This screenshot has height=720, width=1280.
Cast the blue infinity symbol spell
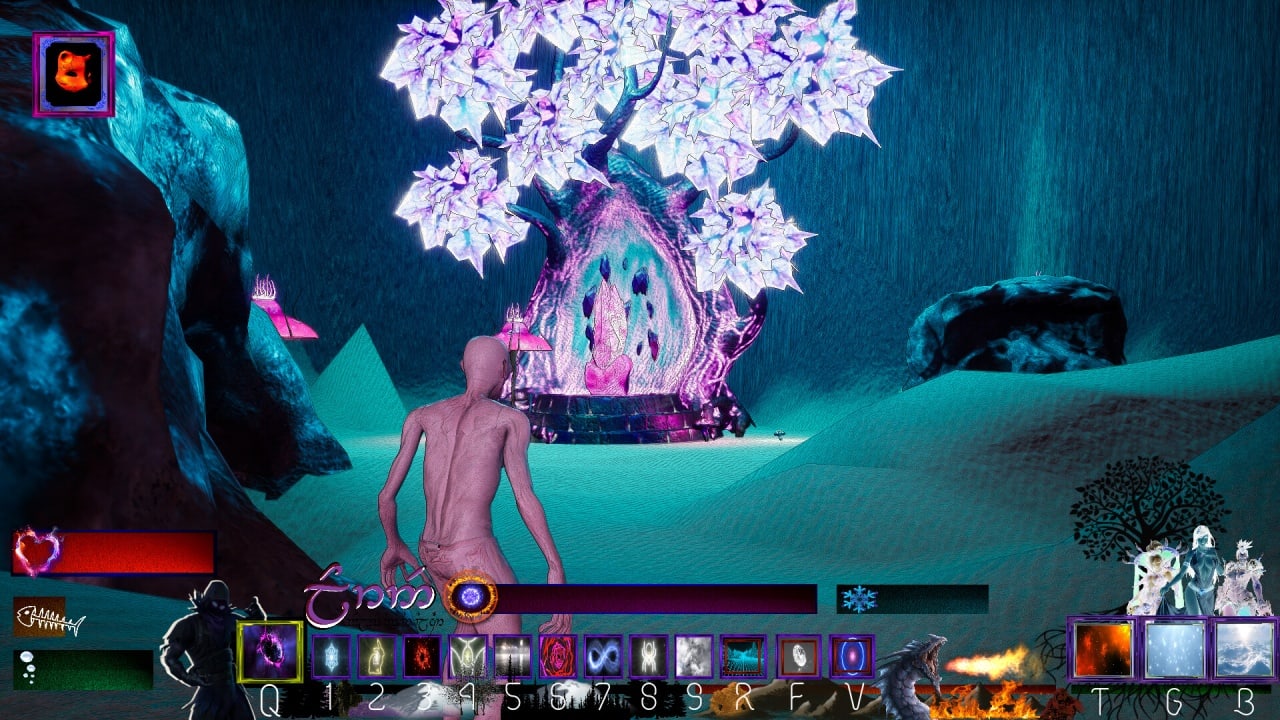[x=603, y=656]
